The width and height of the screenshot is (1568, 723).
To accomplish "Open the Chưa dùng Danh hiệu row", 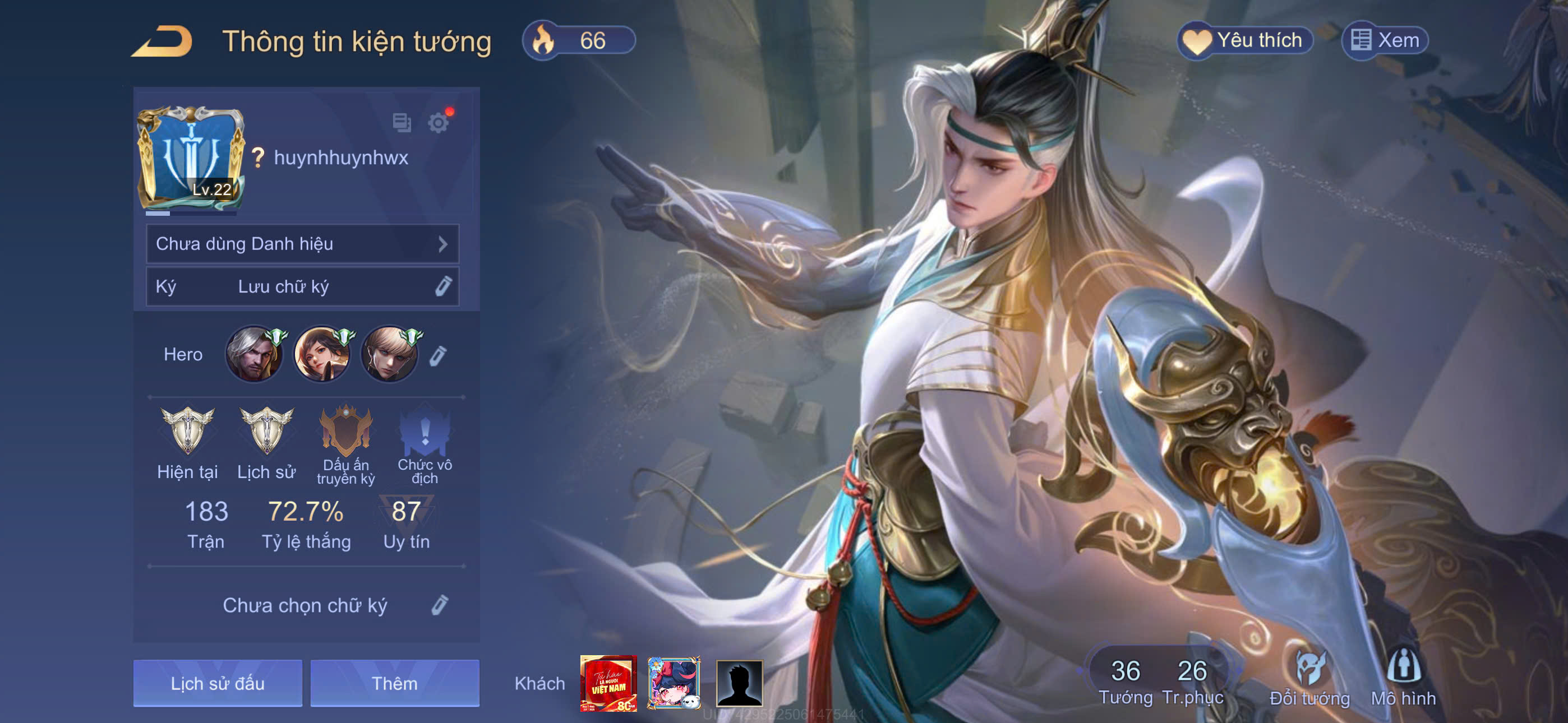I will 302,244.
